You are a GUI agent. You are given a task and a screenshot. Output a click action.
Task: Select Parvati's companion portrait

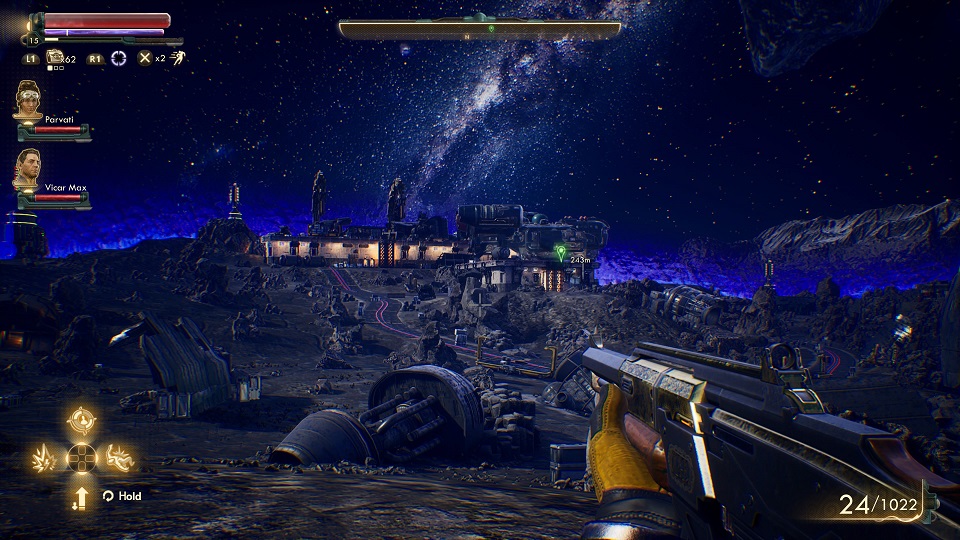pyautogui.click(x=28, y=101)
